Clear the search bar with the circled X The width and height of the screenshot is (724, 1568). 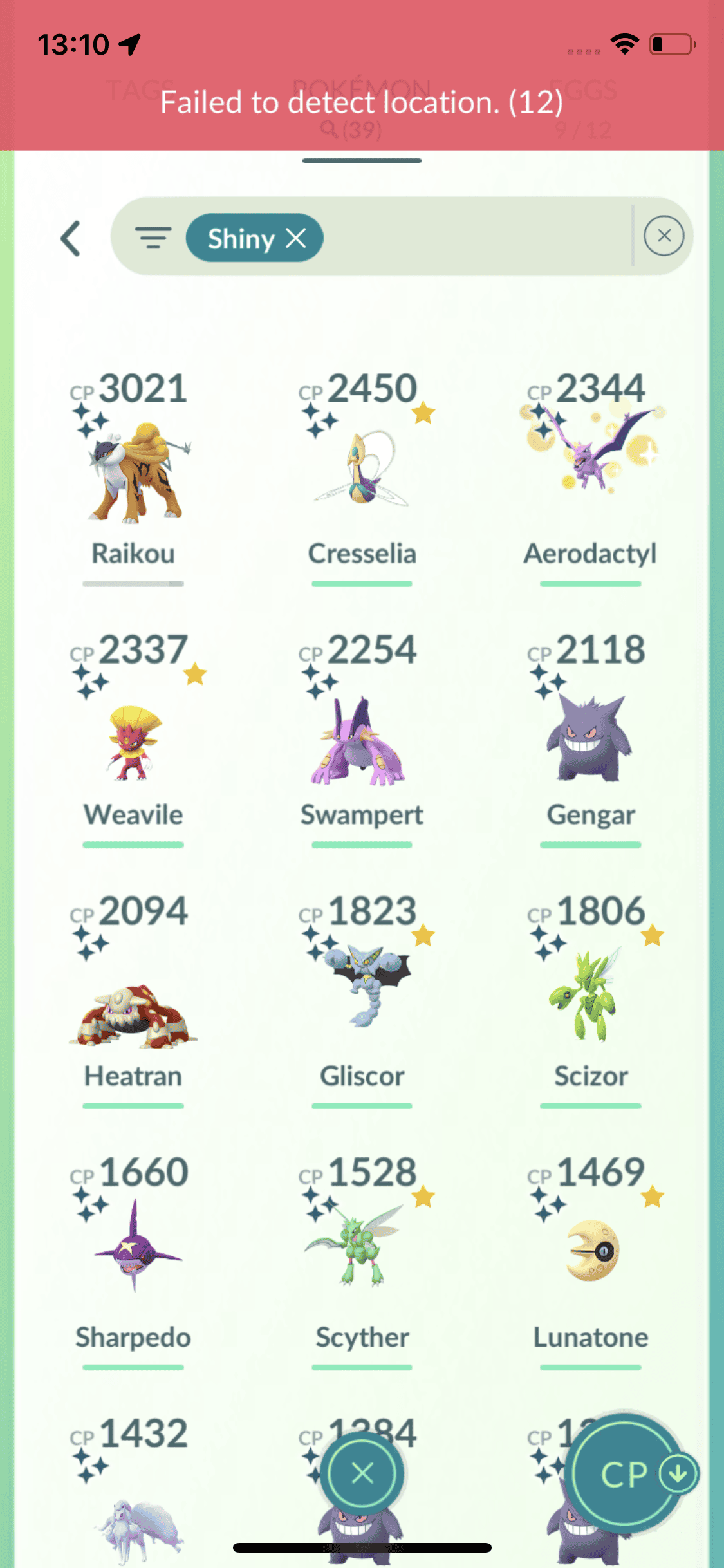[x=664, y=236]
